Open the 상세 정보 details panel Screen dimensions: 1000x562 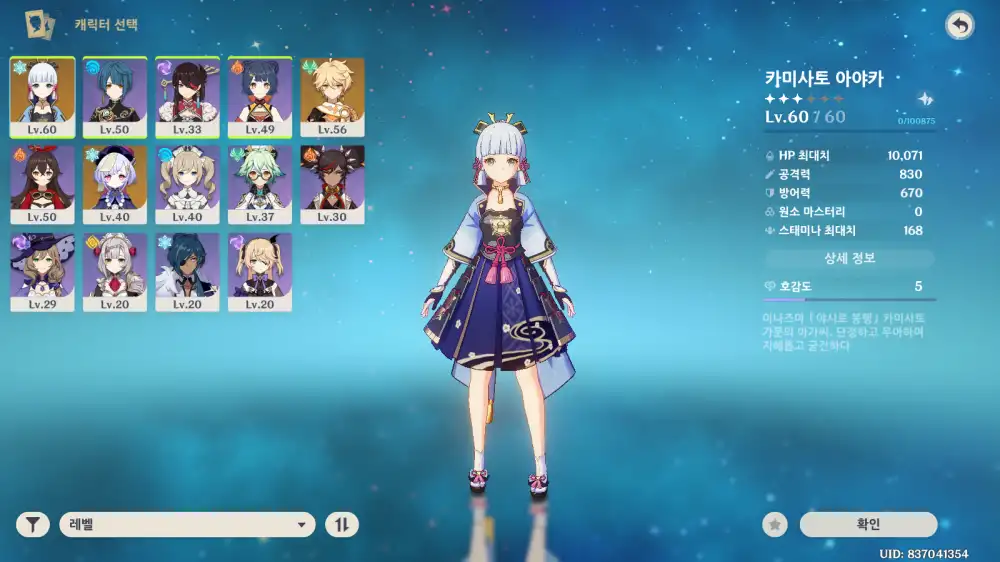coord(849,258)
